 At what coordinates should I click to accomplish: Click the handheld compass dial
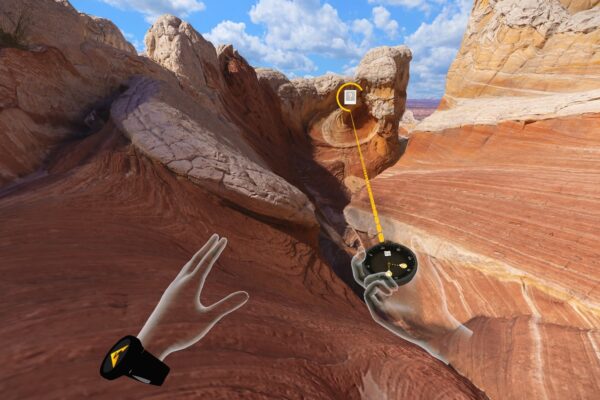point(390,261)
